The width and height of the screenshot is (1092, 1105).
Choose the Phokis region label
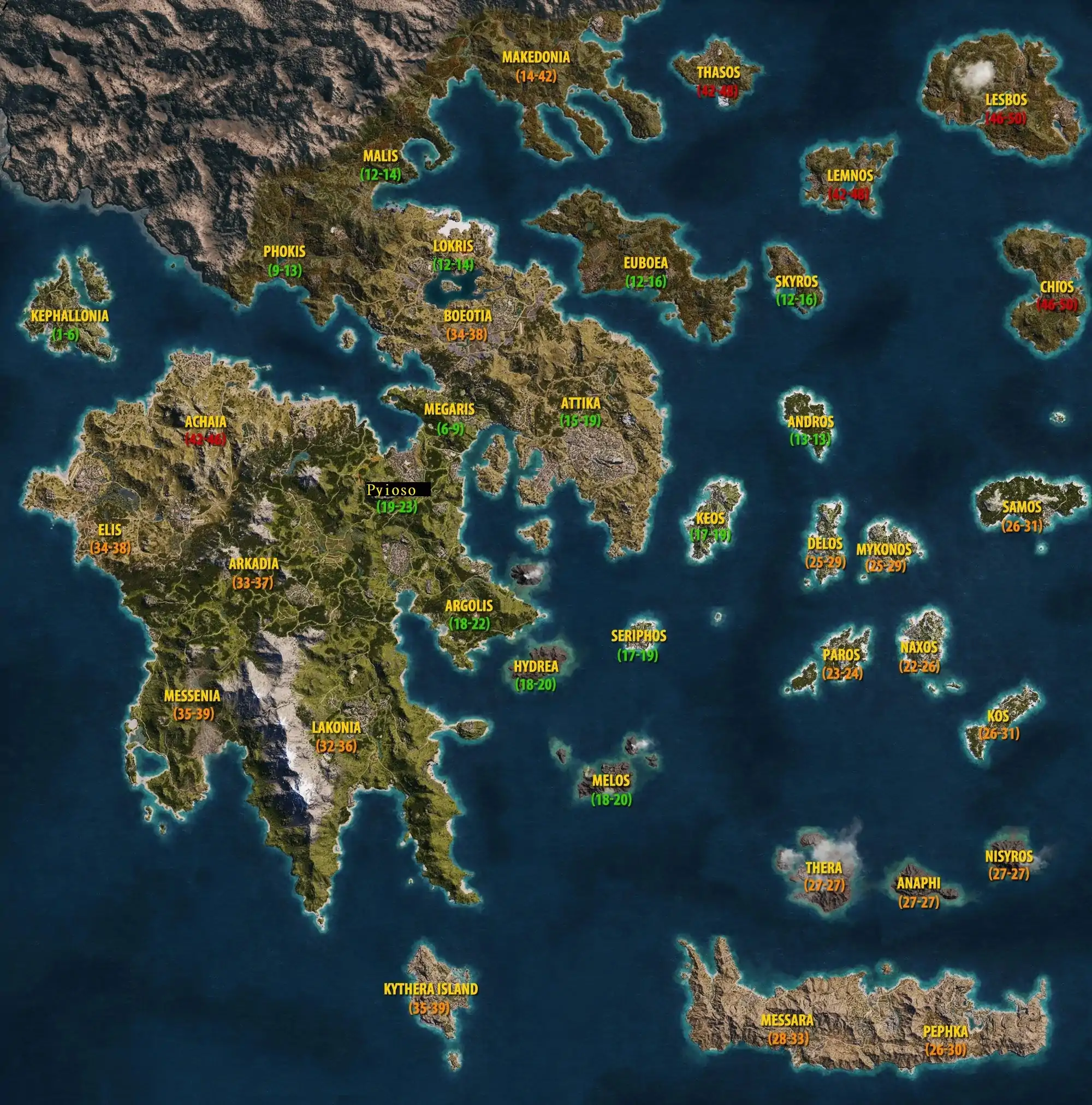point(284,251)
